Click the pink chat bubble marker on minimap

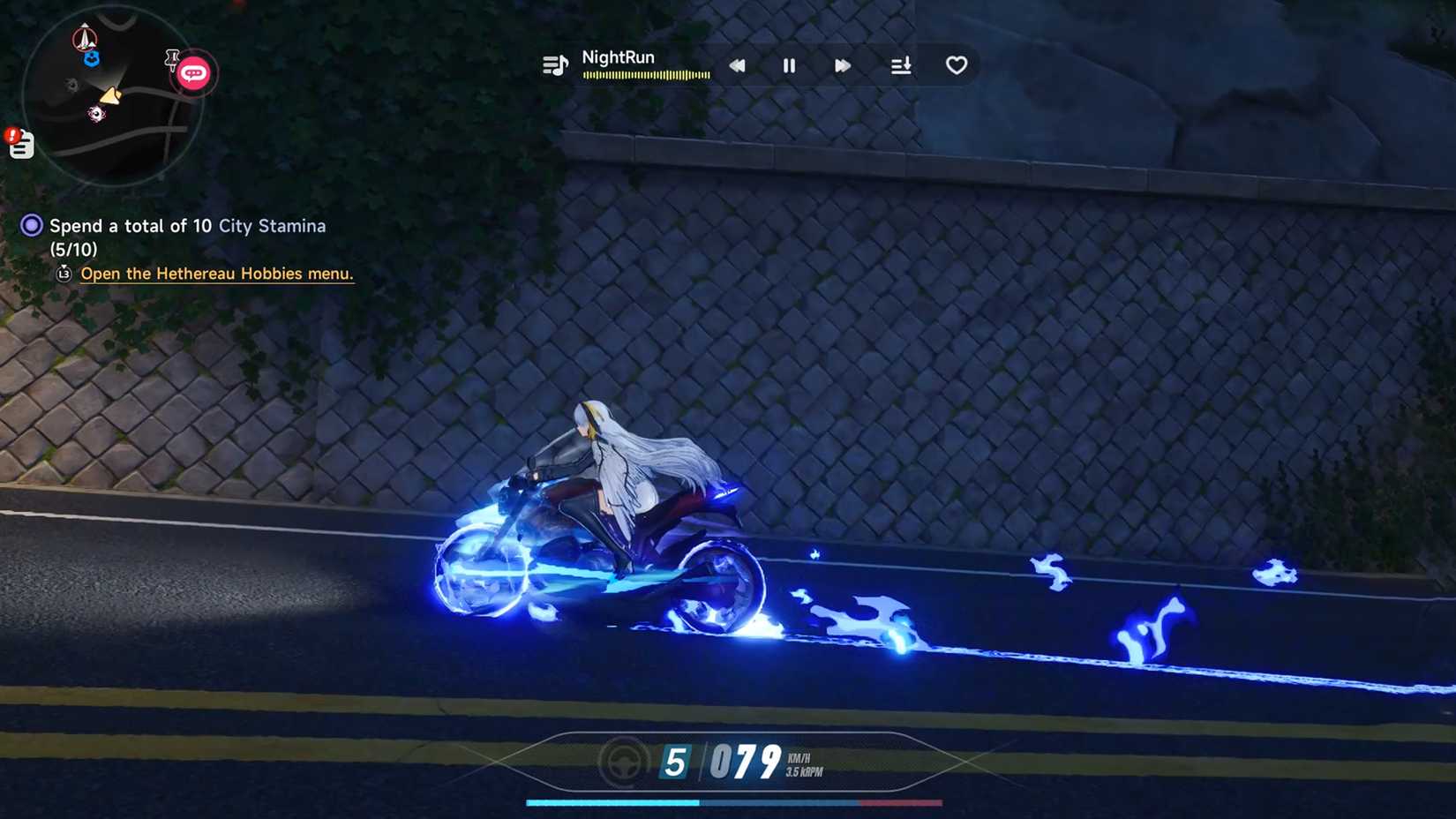click(195, 72)
